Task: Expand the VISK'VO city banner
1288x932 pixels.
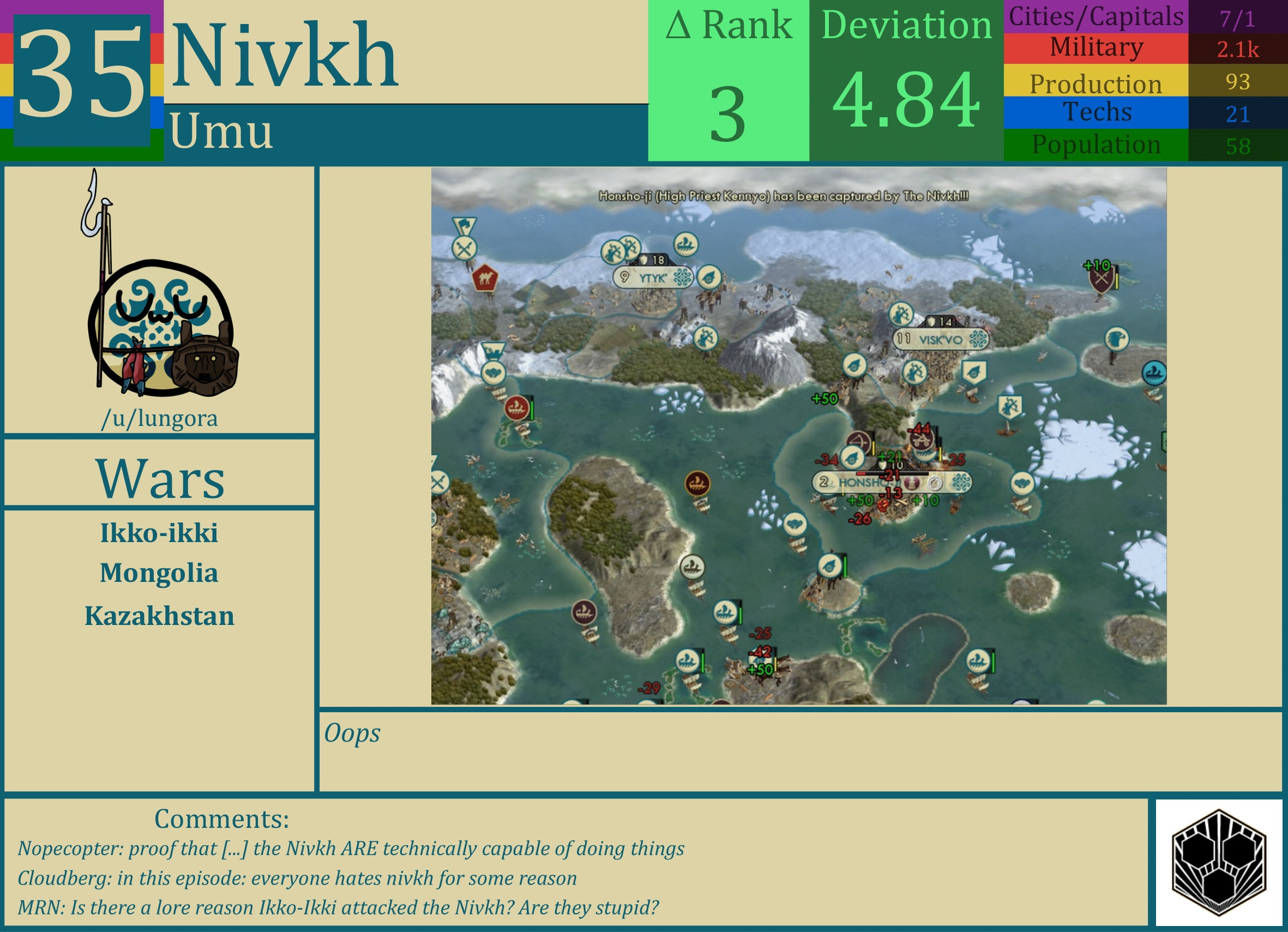Action: click(940, 340)
